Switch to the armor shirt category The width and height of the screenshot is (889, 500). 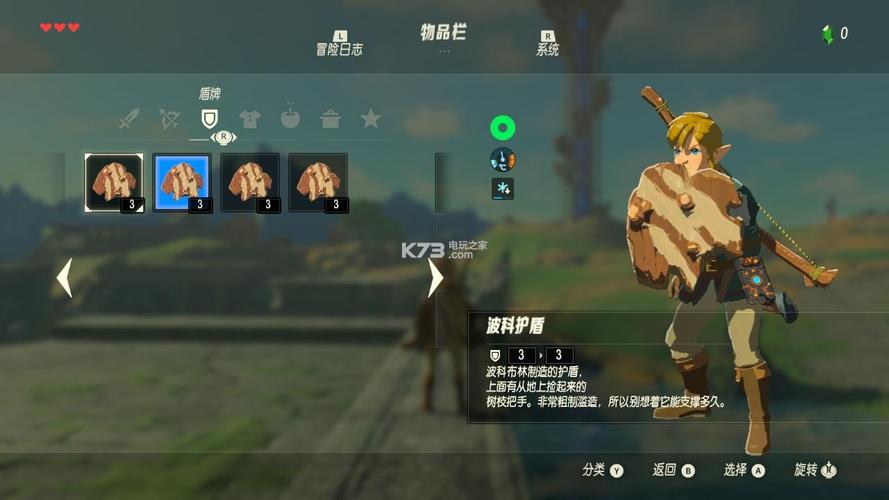(250, 120)
